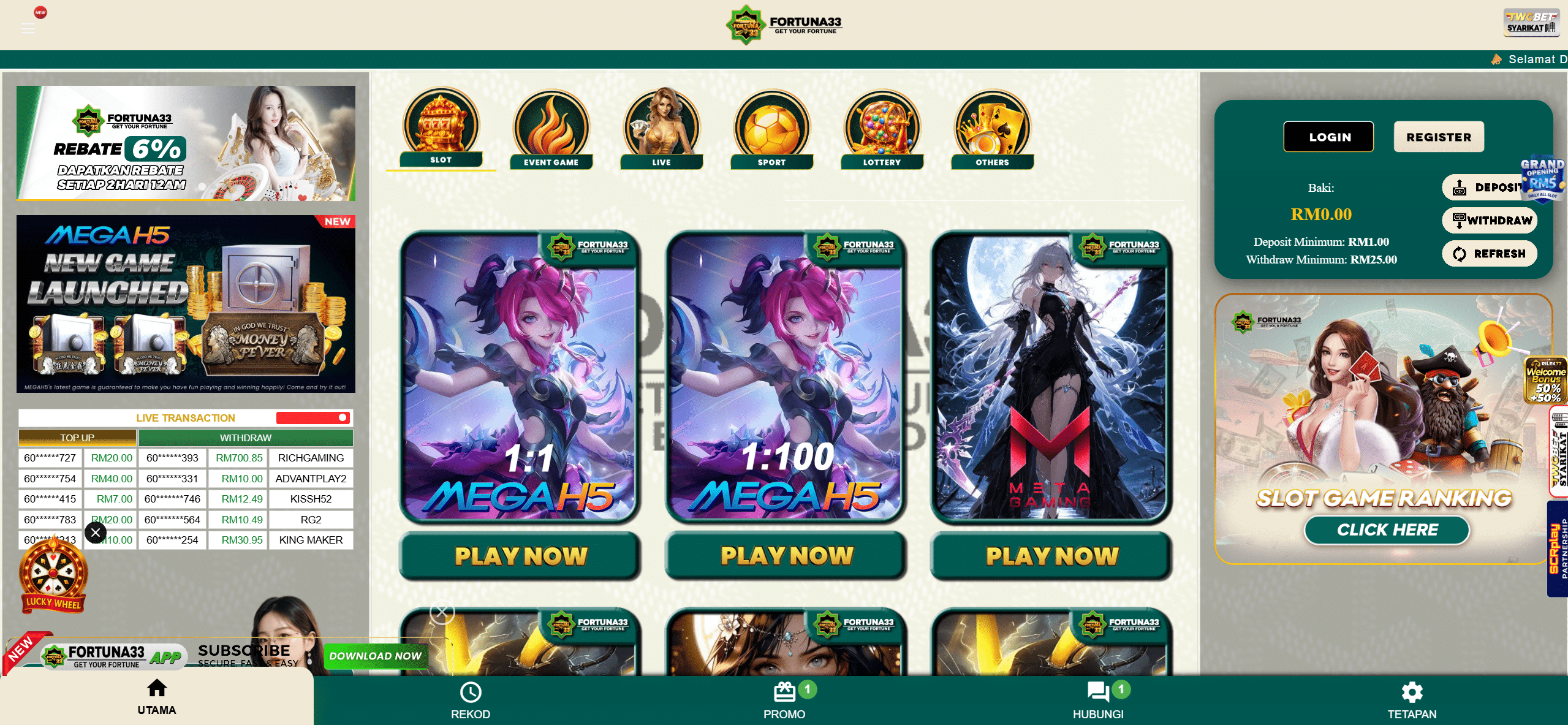This screenshot has height=725, width=1568.
Task: Open the LOGIN form
Action: tap(1328, 137)
